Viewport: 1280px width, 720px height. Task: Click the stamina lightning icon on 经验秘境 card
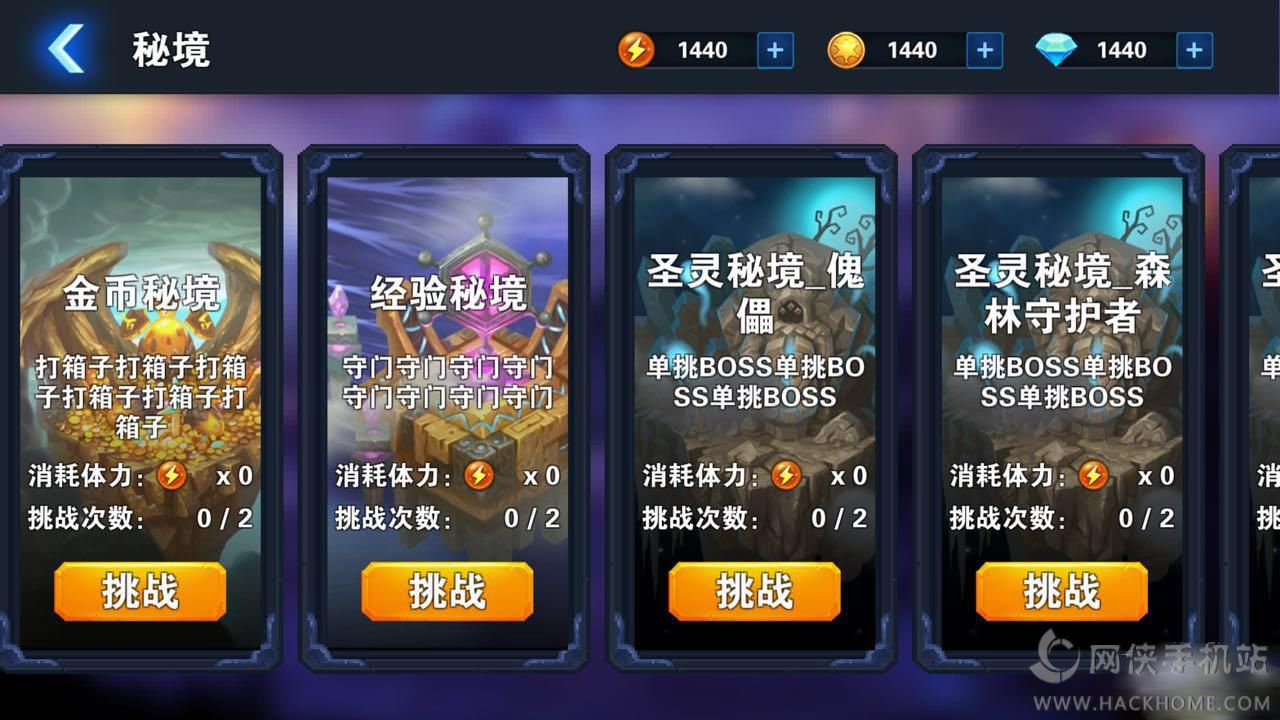481,477
